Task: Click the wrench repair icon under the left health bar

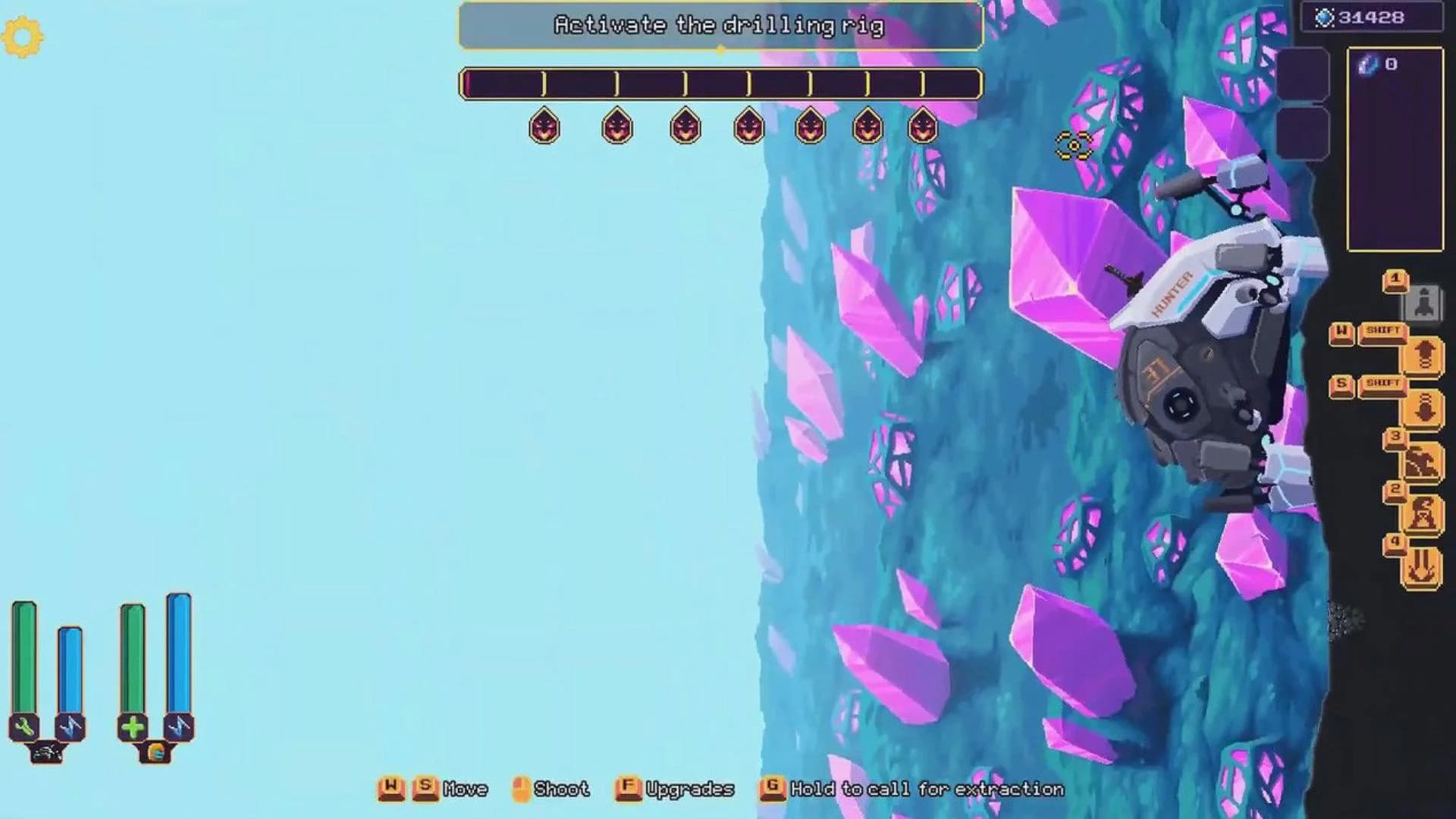Action: 24,726
